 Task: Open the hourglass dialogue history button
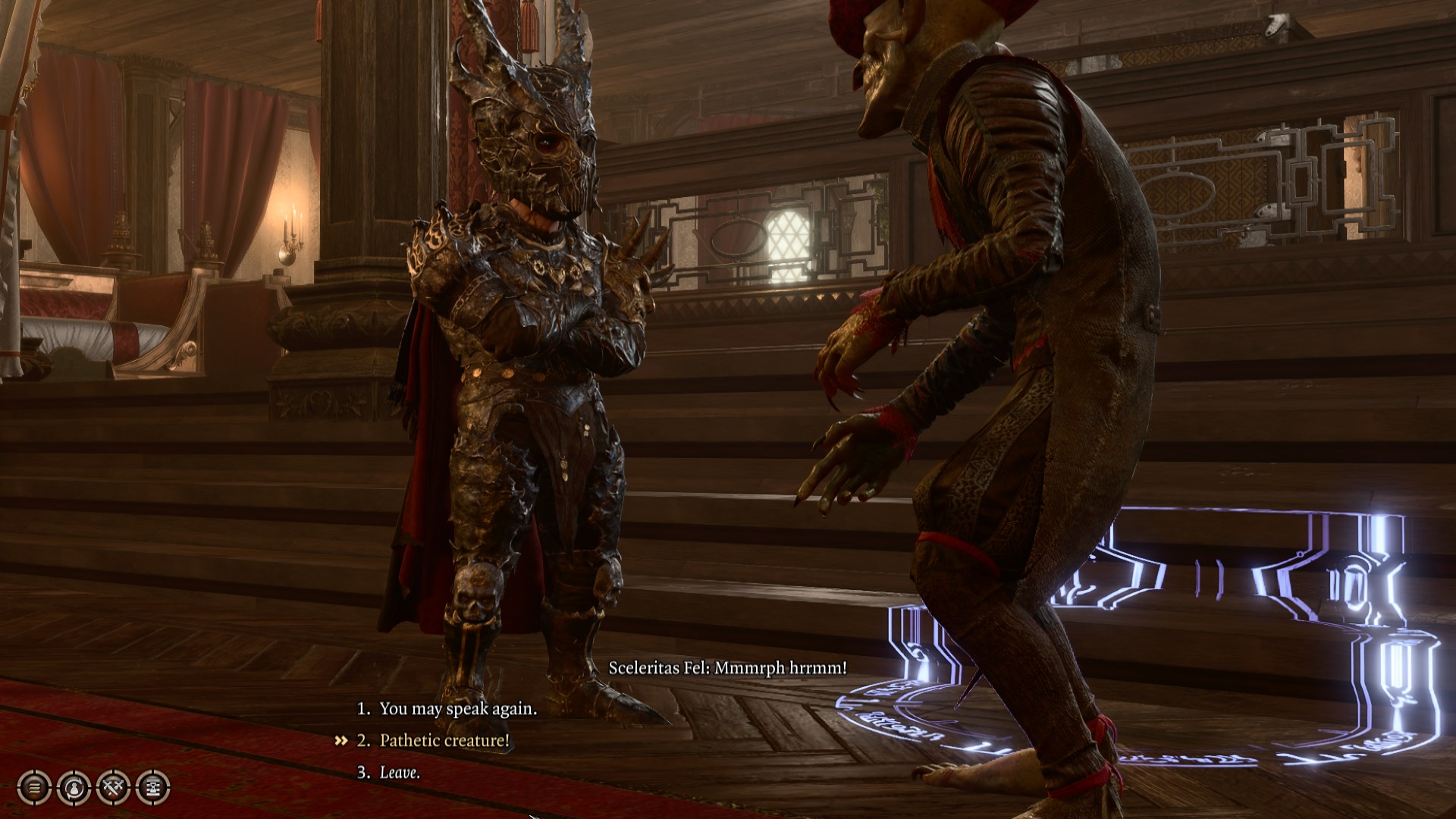tap(152, 787)
